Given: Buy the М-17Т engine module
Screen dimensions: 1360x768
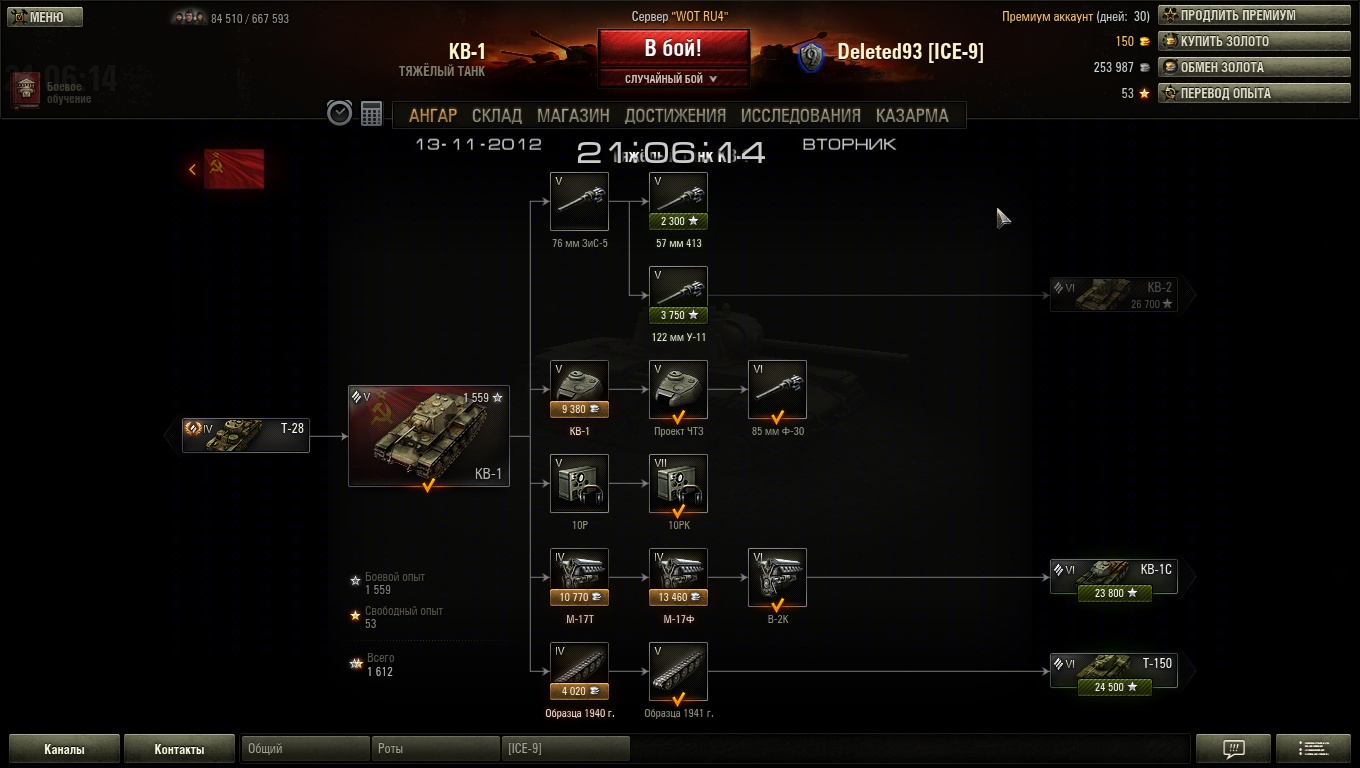Looking at the screenshot, I should pos(579,578).
